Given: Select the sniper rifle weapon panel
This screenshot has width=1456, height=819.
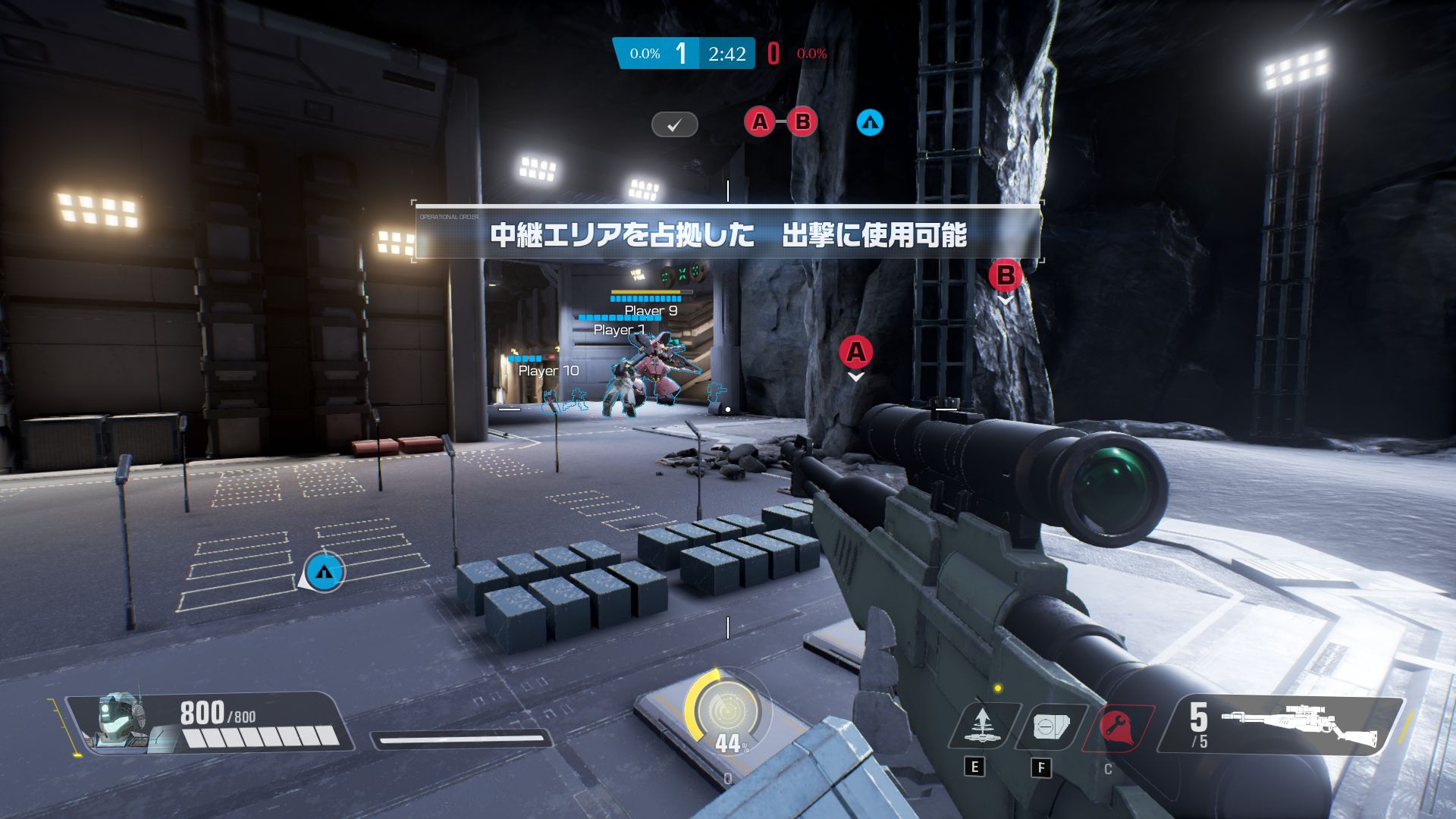Looking at the screenshot, I should click(1282, 726).
